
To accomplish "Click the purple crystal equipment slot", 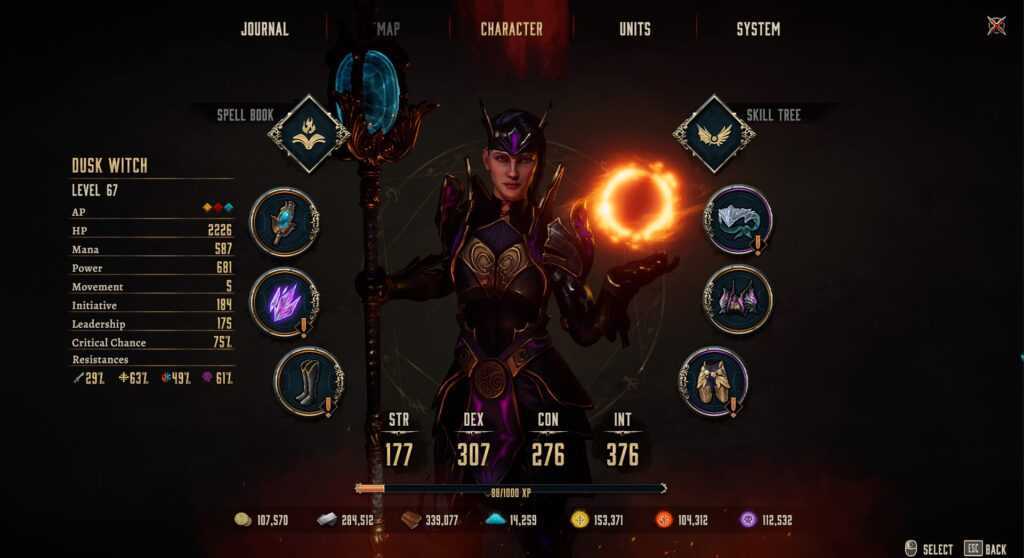I will pyautogui.click(x=284, y=301).
